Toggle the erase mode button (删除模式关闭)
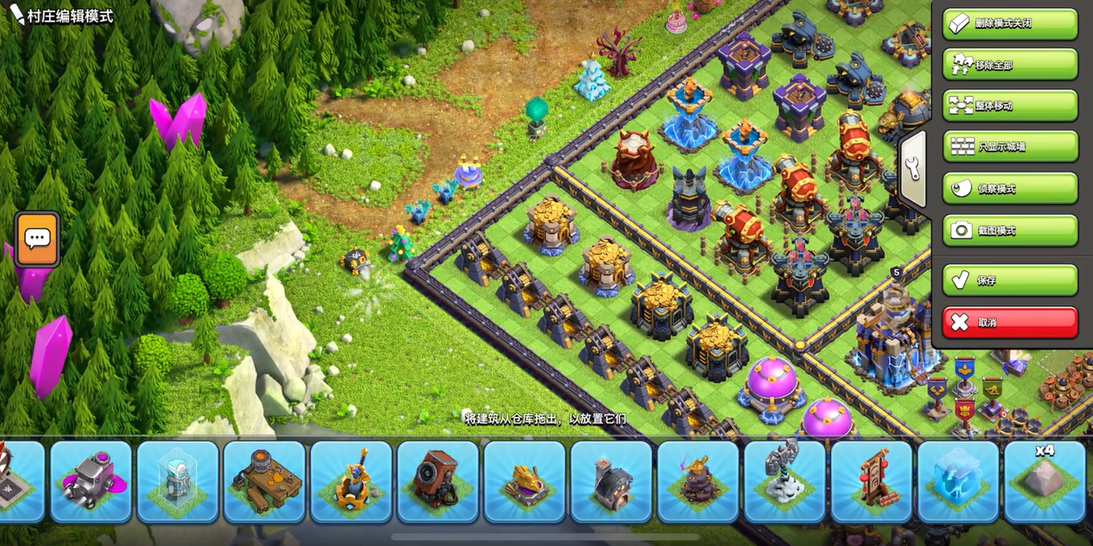The height and width of the screenshot is (546, 1093). (1010, 24)
